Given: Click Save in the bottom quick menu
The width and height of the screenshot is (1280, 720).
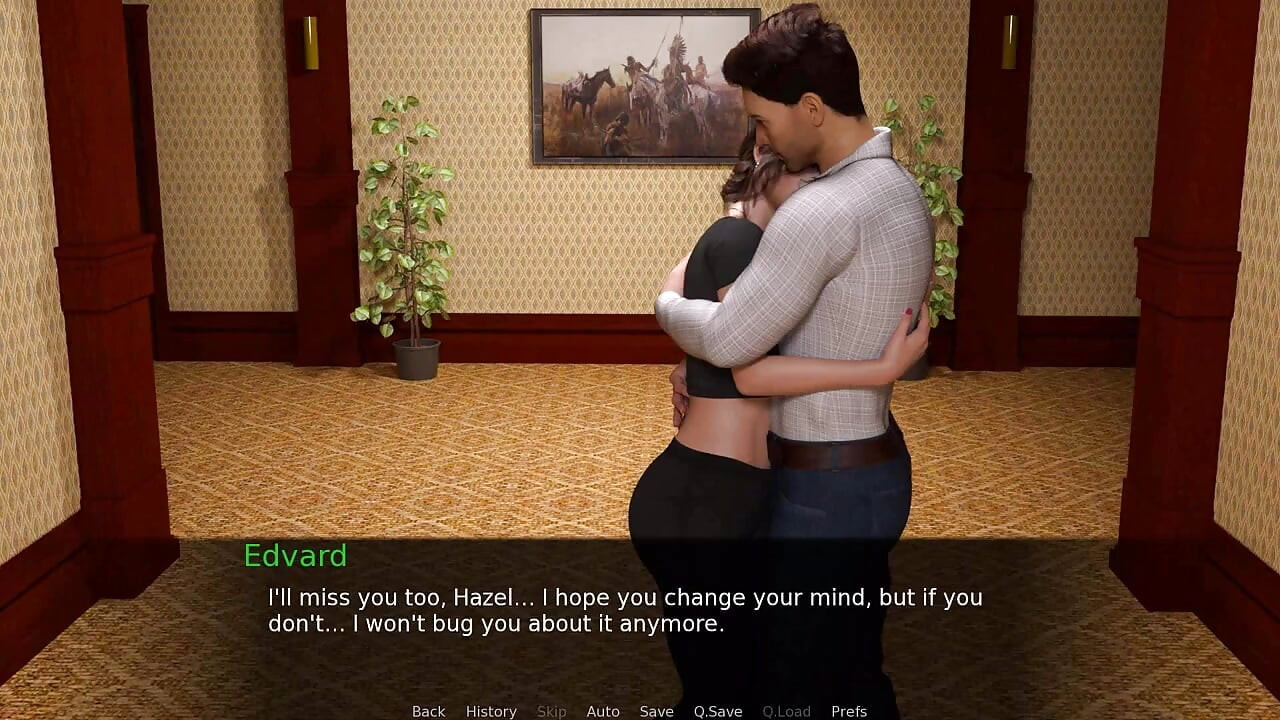Looking at the screenshot, I should point(656,711).
